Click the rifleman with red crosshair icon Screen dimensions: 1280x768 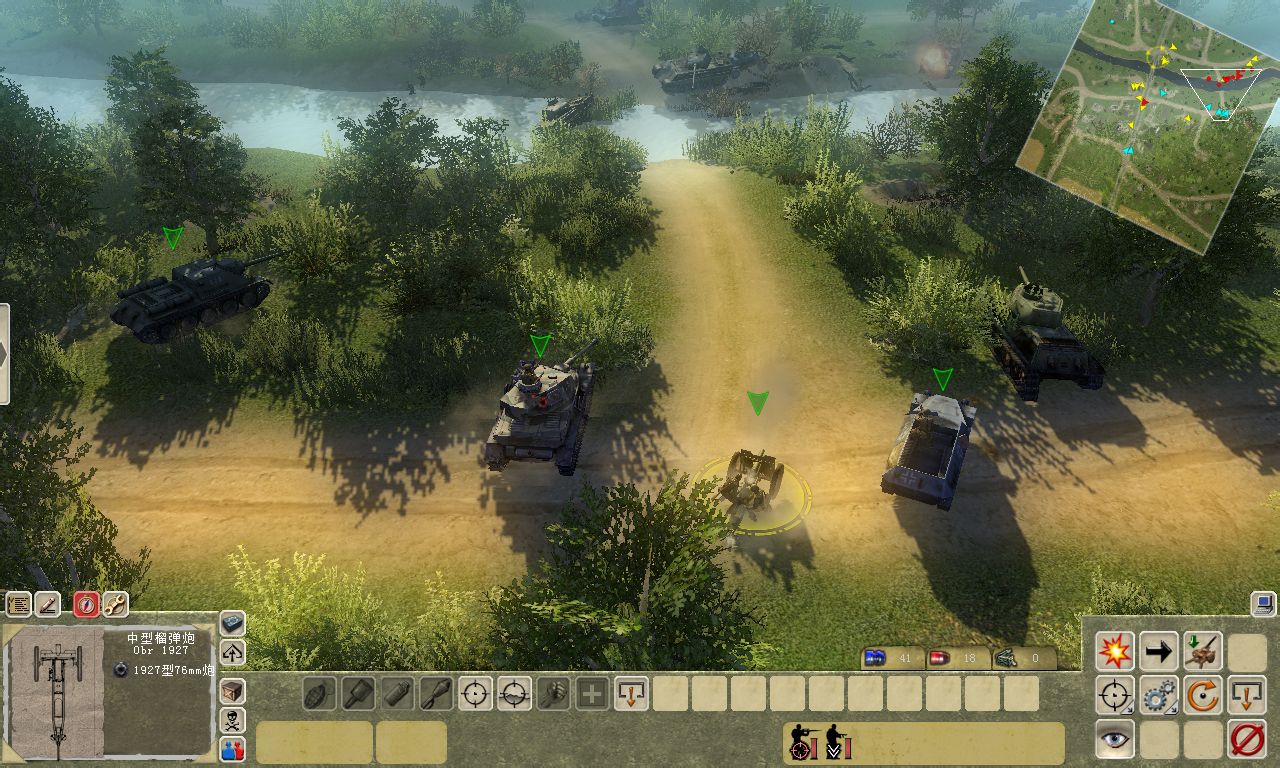pos(802,743)
